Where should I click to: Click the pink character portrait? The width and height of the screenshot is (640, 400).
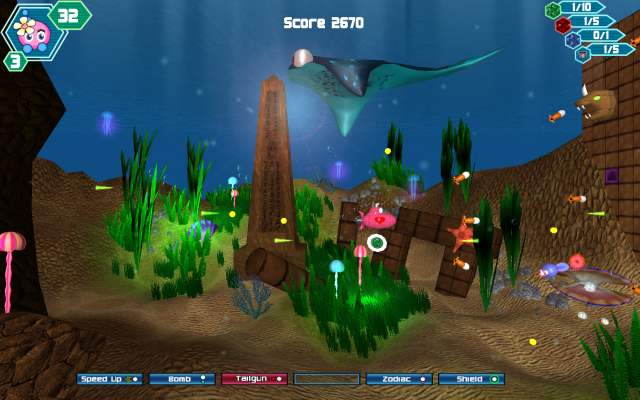[36, 32]
